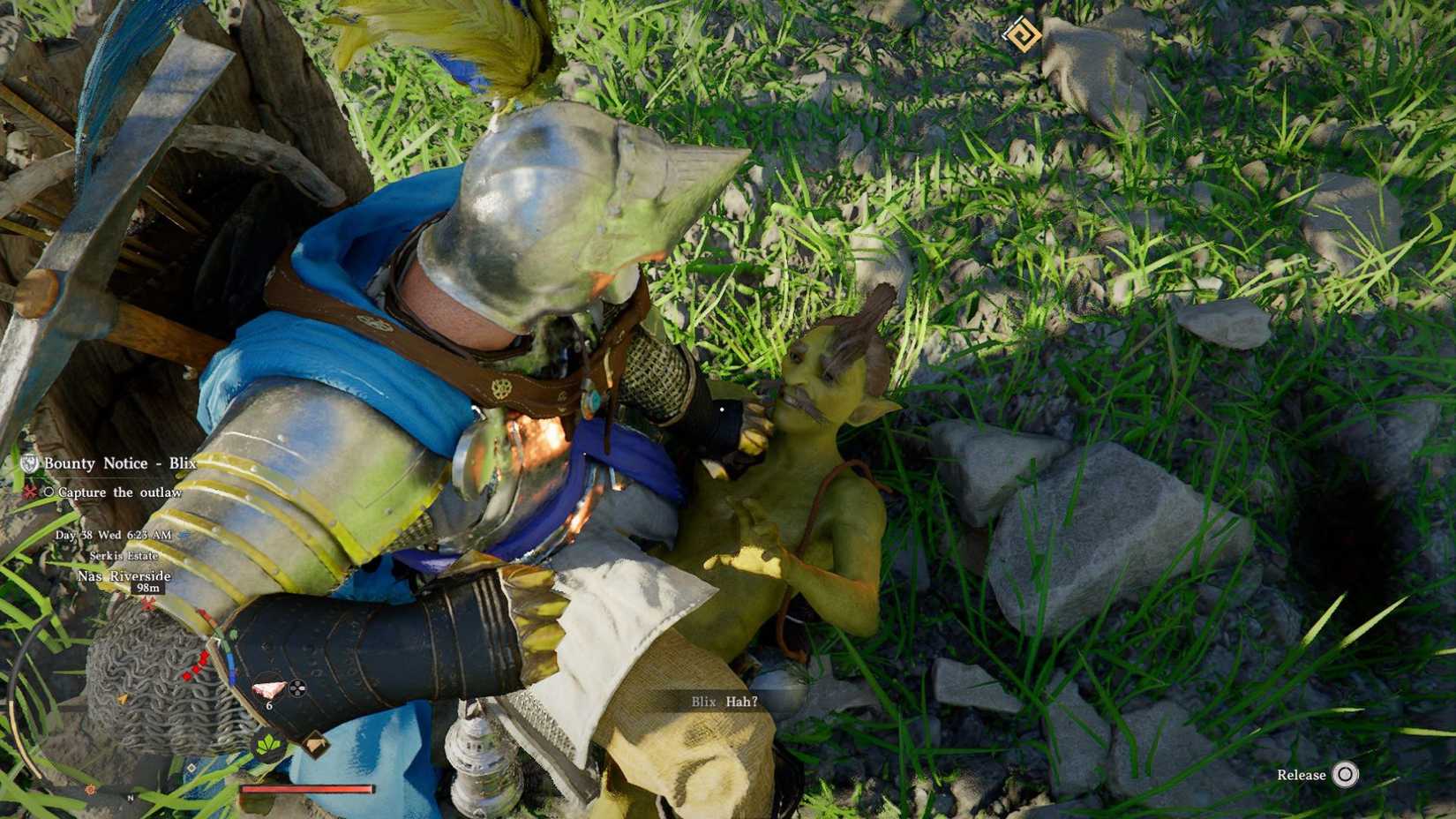Viewport: 1456px width, 819px height.
Task: Click the shield crest icon beside Bounty Notice
Action: 29,463
